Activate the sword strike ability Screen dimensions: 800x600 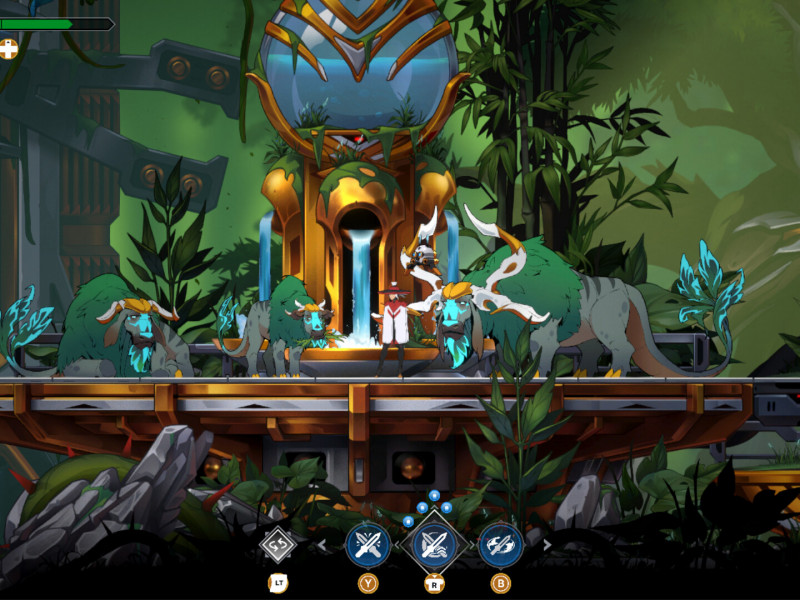[367, 545]
